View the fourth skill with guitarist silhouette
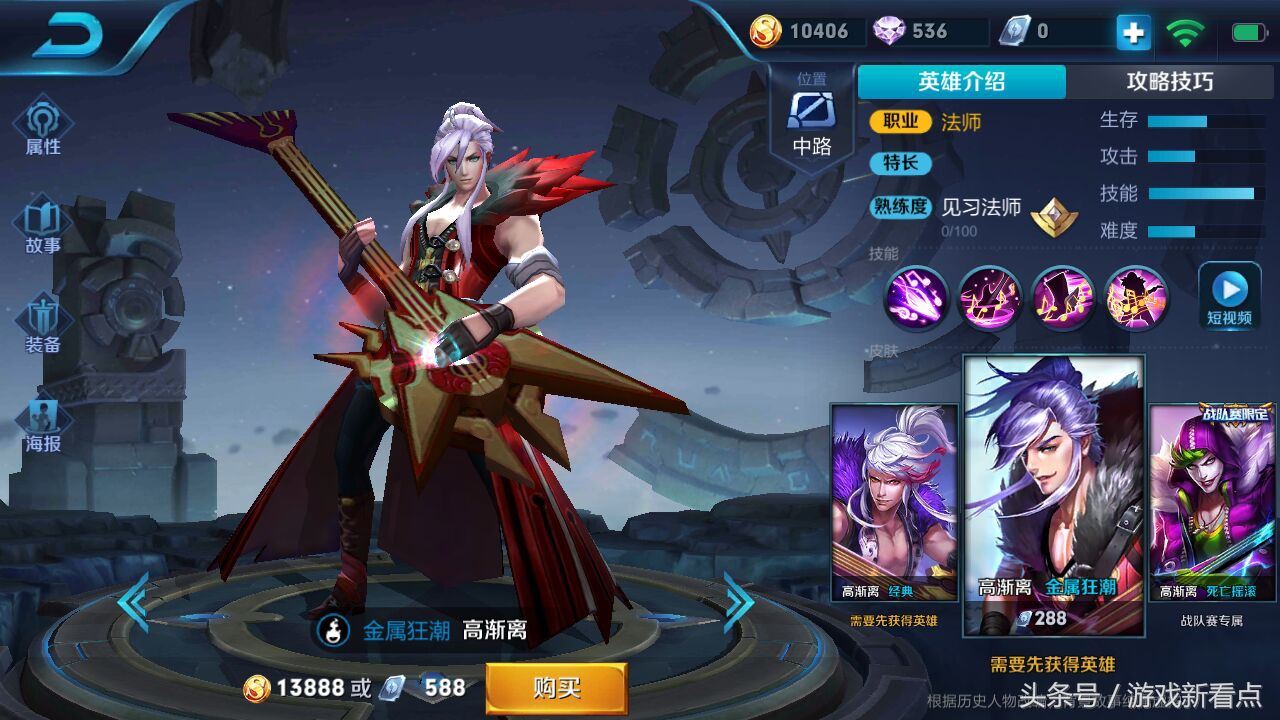 pos(1137,297)
